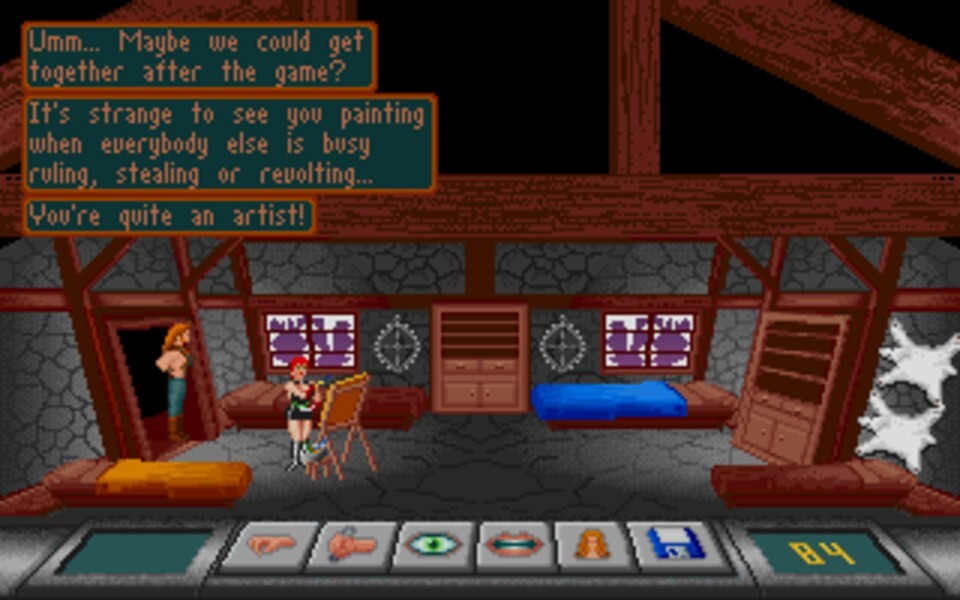Screen dimensions: 960x600
Task: Open the blue floppy disk save menu
Action: pos(675,546)
